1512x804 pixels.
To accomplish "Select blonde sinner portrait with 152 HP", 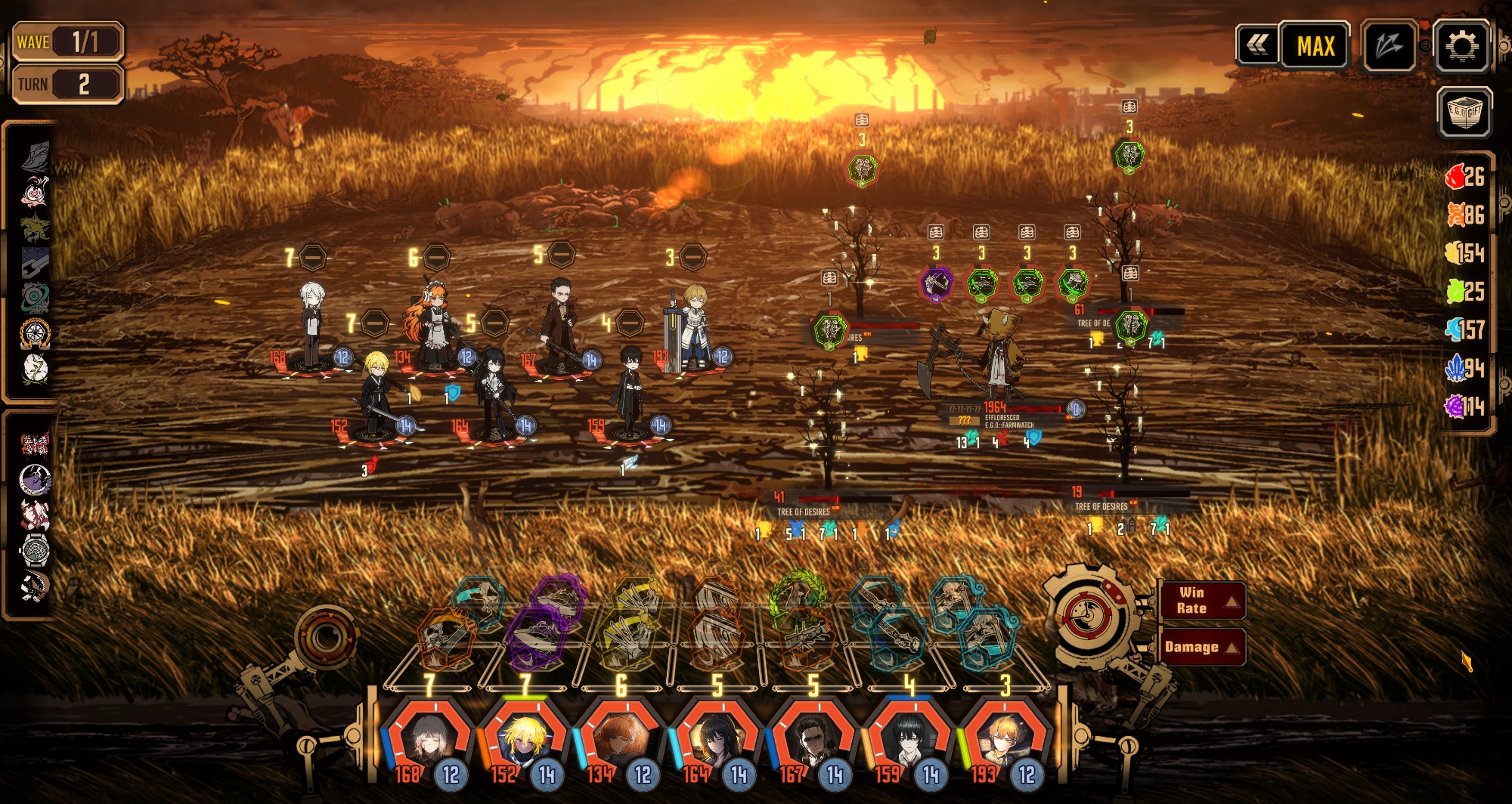I will click(x=525, y=738).
